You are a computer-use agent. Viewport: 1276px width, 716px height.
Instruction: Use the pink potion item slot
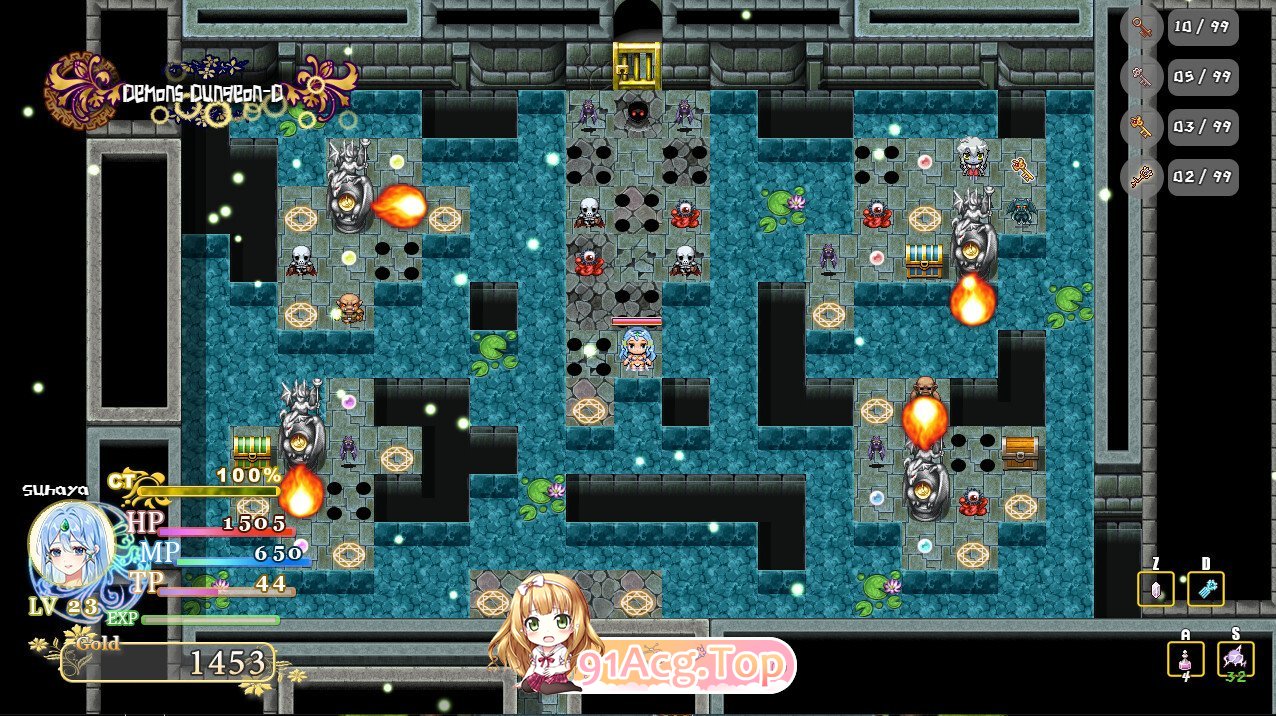[x=1185, y=659]
